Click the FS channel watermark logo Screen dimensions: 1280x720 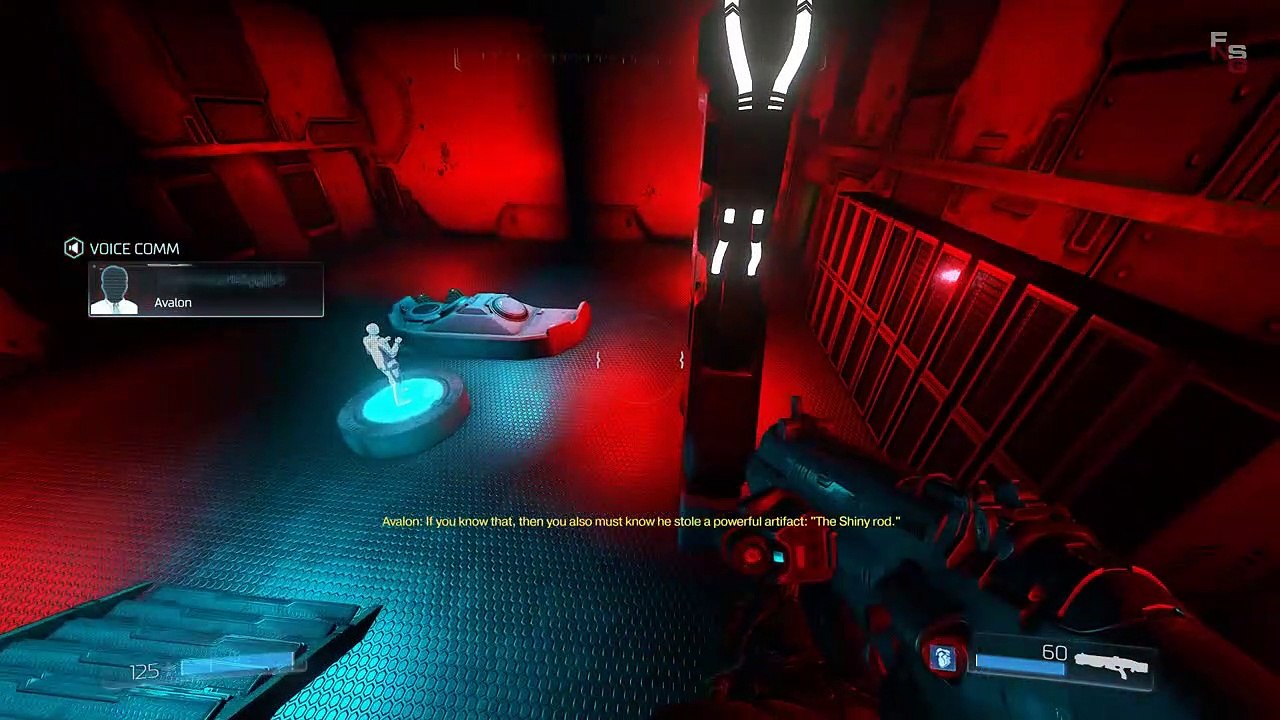1228,50
